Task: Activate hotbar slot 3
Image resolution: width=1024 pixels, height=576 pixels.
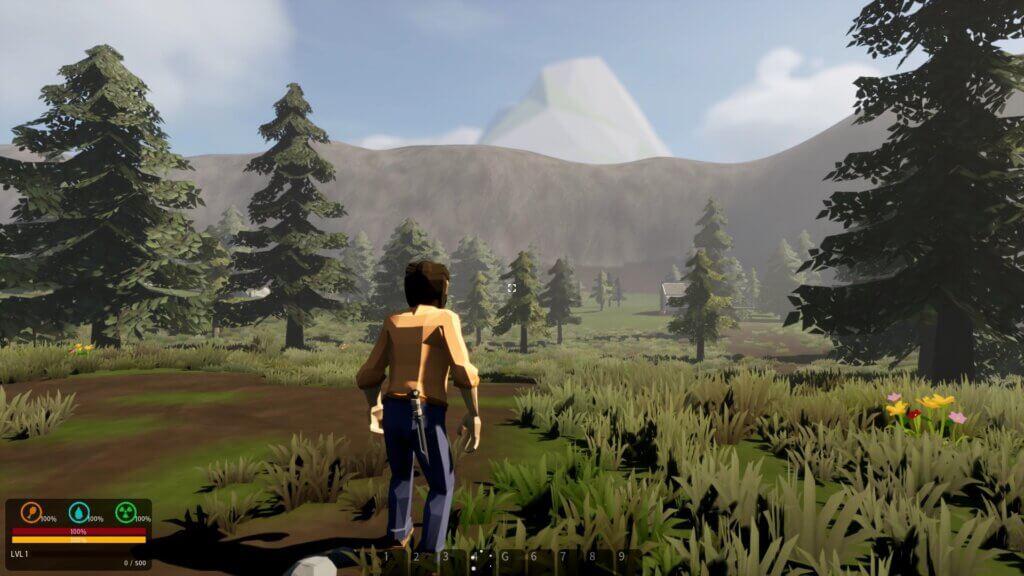Action: [x=446, y=558]
